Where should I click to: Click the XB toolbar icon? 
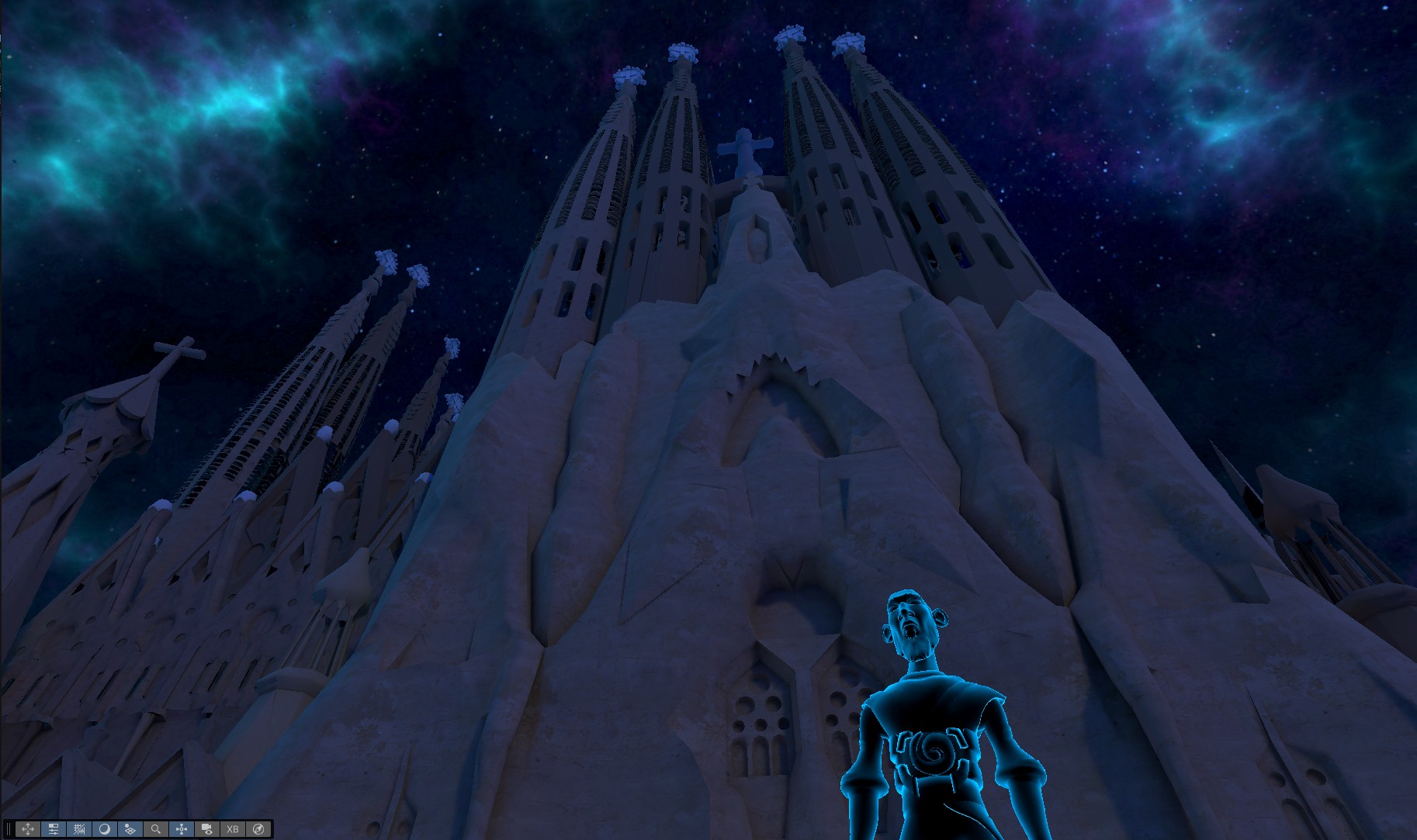coord(232,828)
